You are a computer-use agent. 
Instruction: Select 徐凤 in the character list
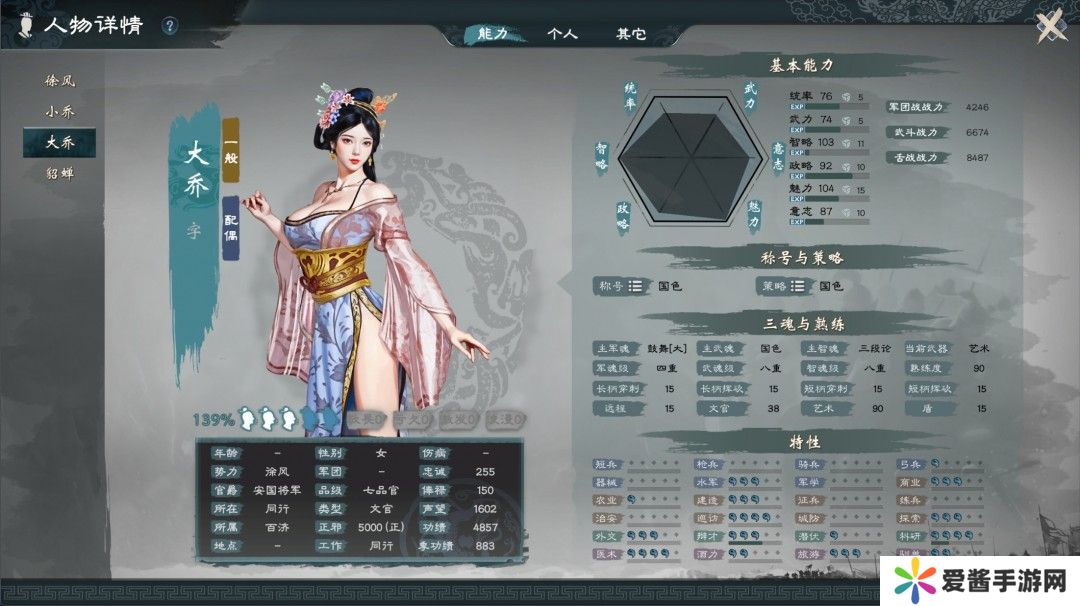pos(60,80)
